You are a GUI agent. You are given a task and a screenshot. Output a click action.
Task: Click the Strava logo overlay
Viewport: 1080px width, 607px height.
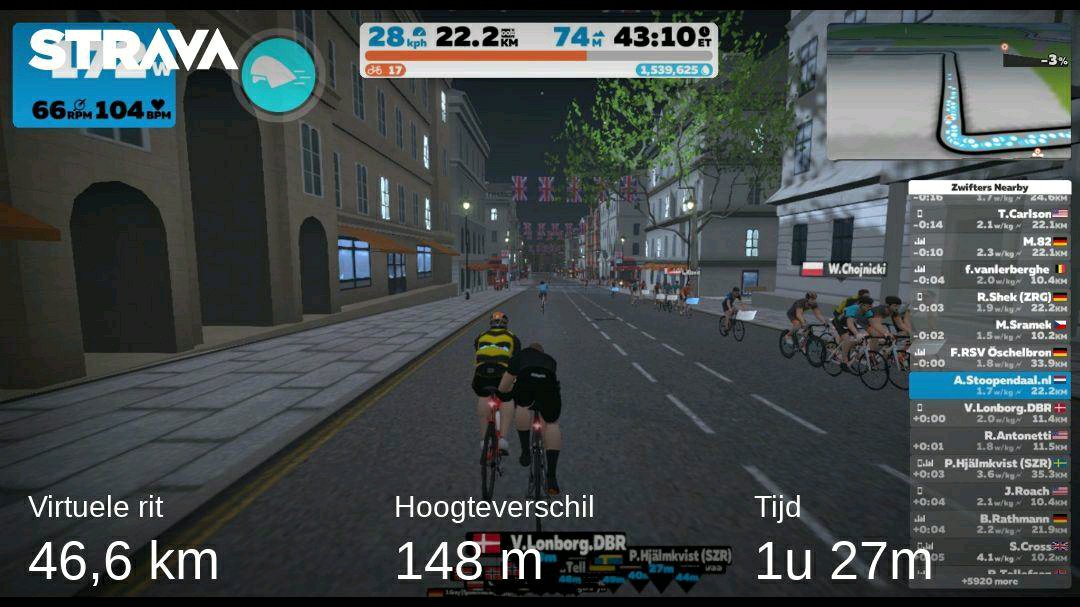coord(132,50)
